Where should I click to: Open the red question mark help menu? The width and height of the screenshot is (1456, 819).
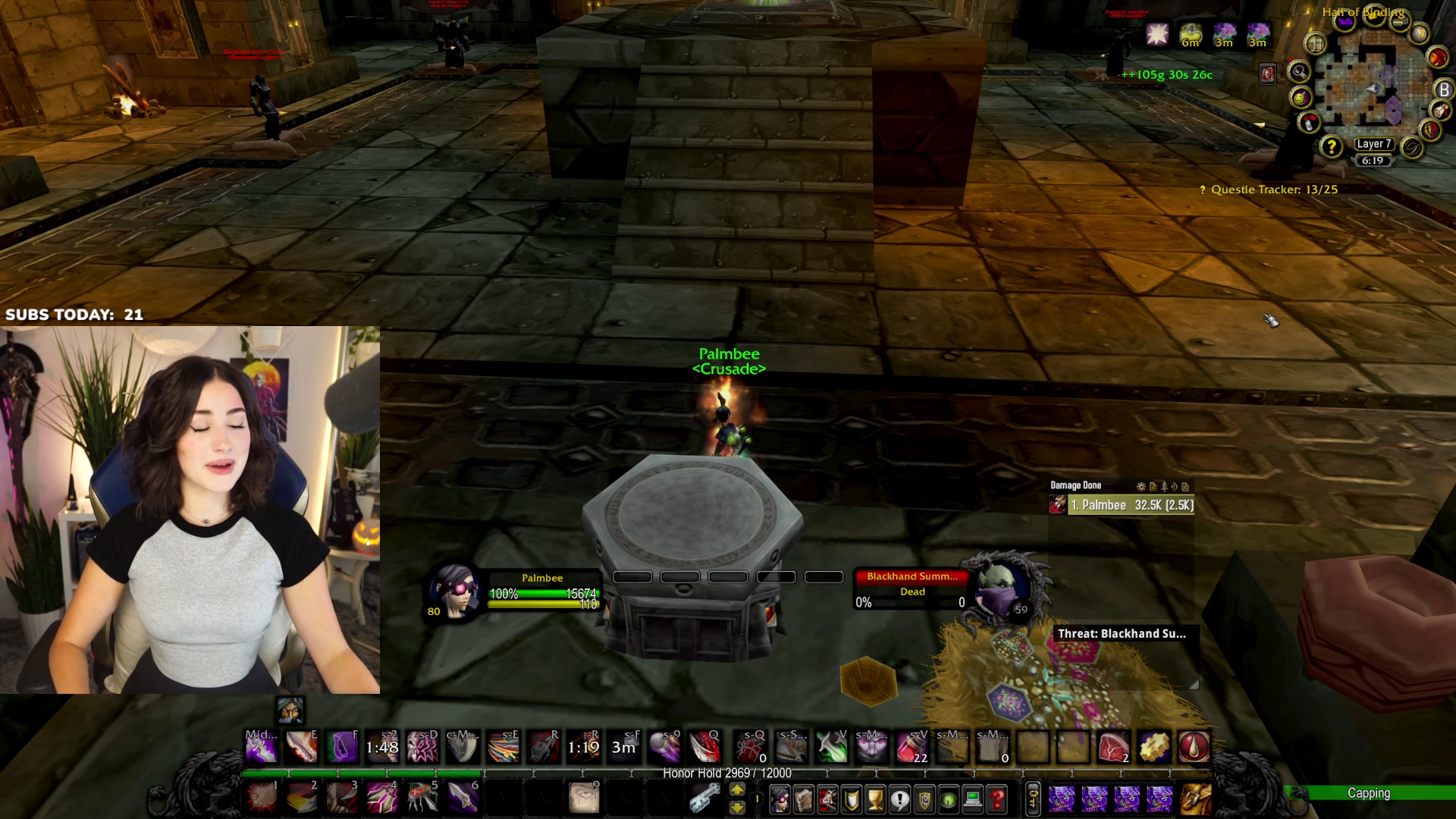pos(996,799)
